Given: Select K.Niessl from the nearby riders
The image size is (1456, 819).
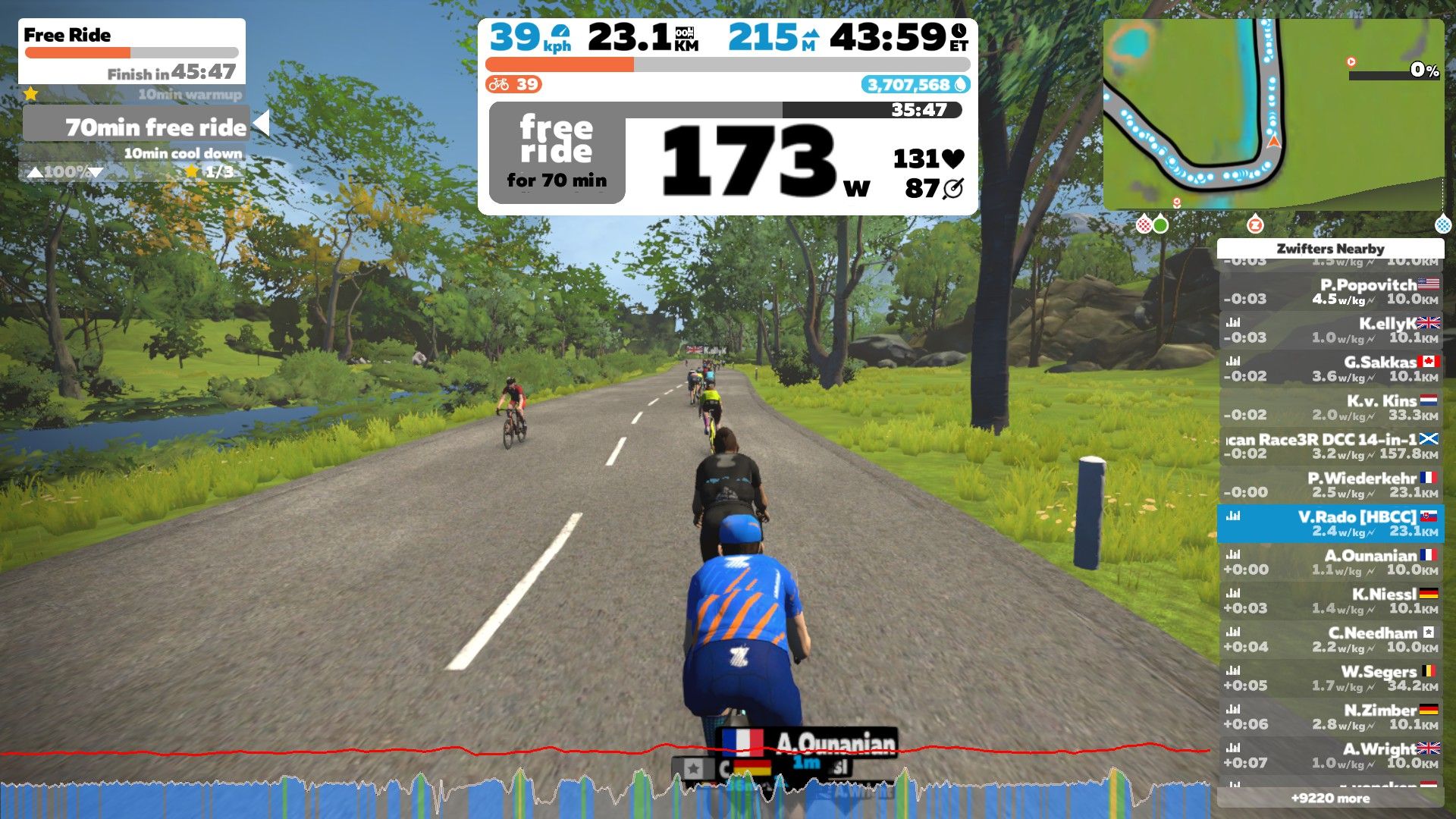Looking at the screenshot, I should click(x=1331, y=601).
